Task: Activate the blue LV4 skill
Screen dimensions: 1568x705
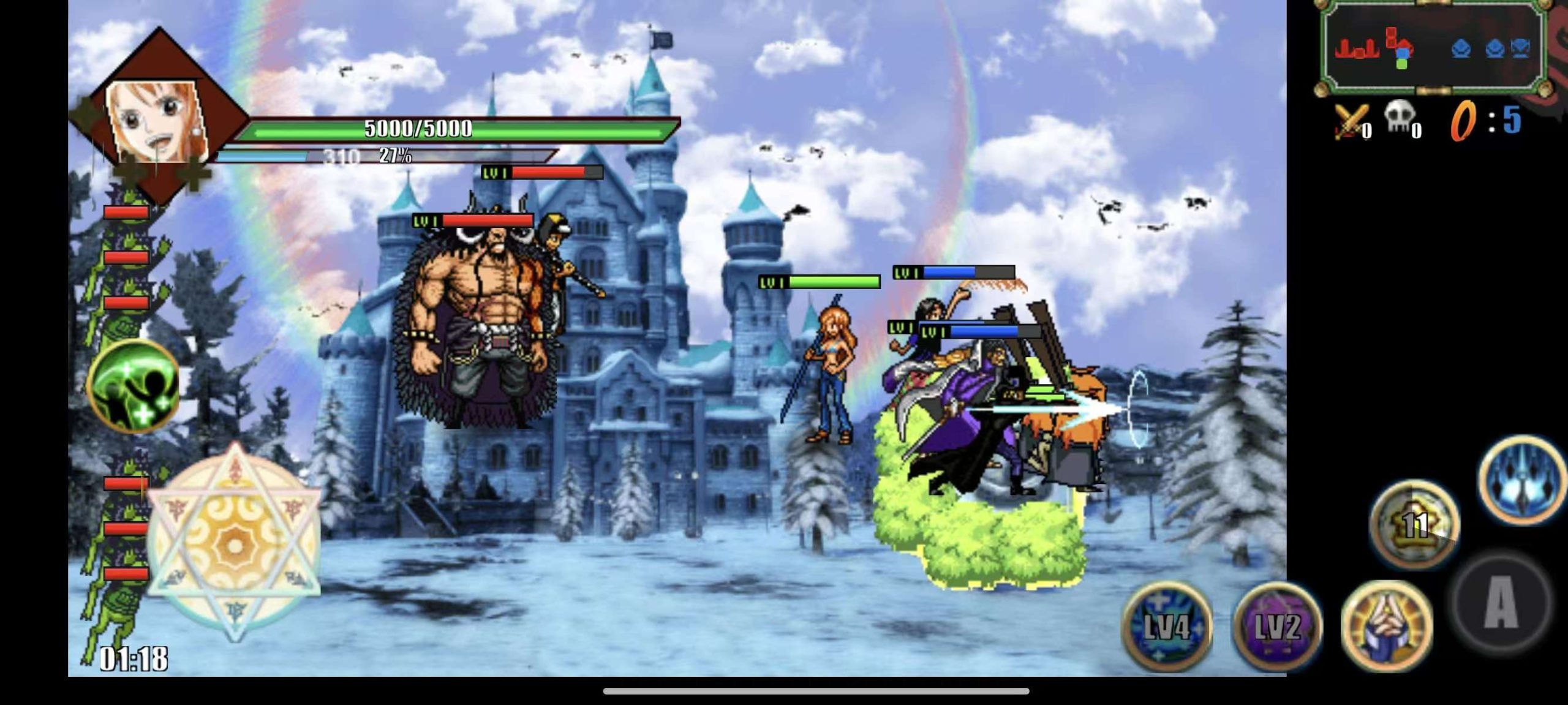Action: [1167, 625]
